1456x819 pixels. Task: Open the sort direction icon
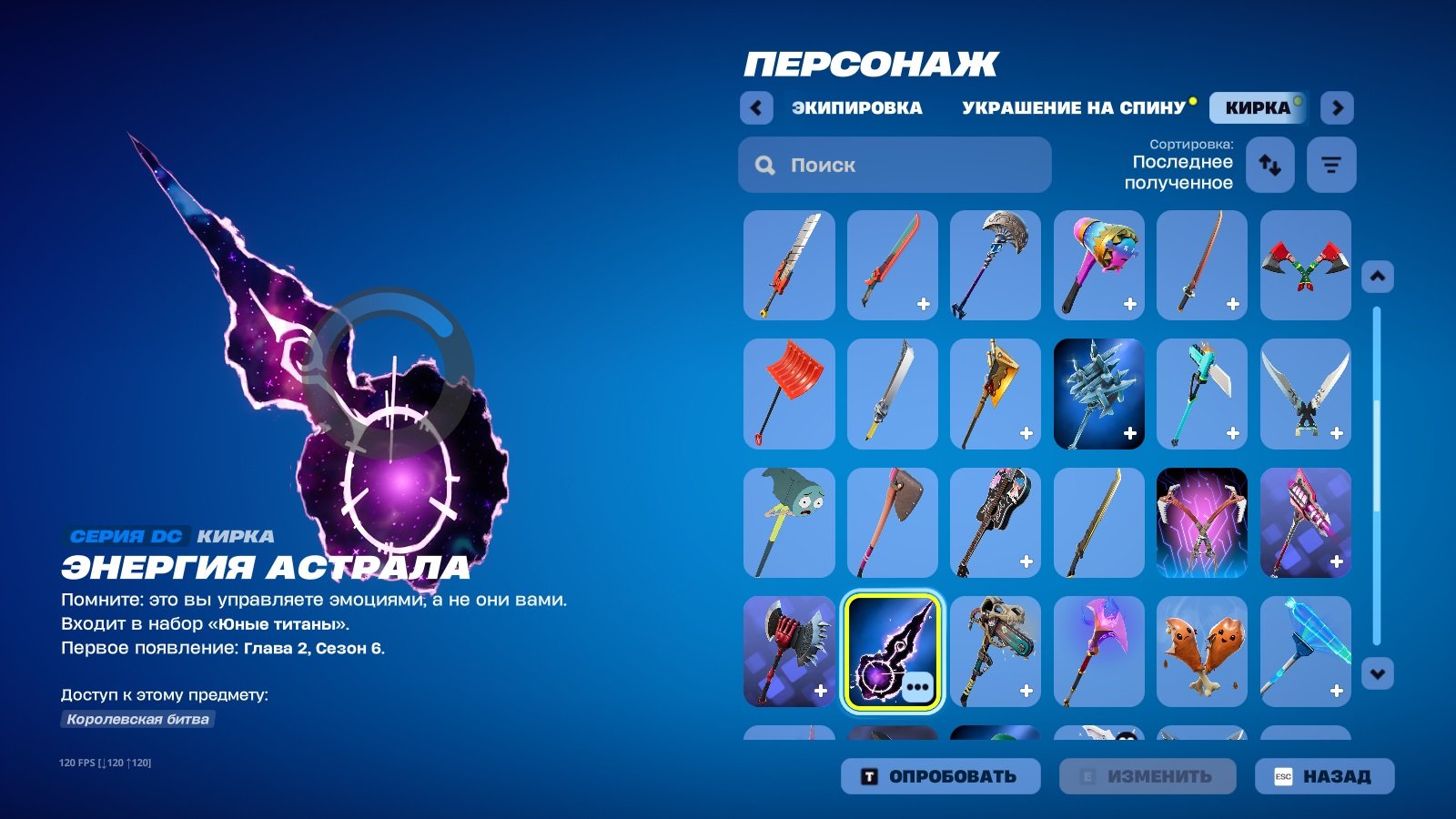[1269, 166]
